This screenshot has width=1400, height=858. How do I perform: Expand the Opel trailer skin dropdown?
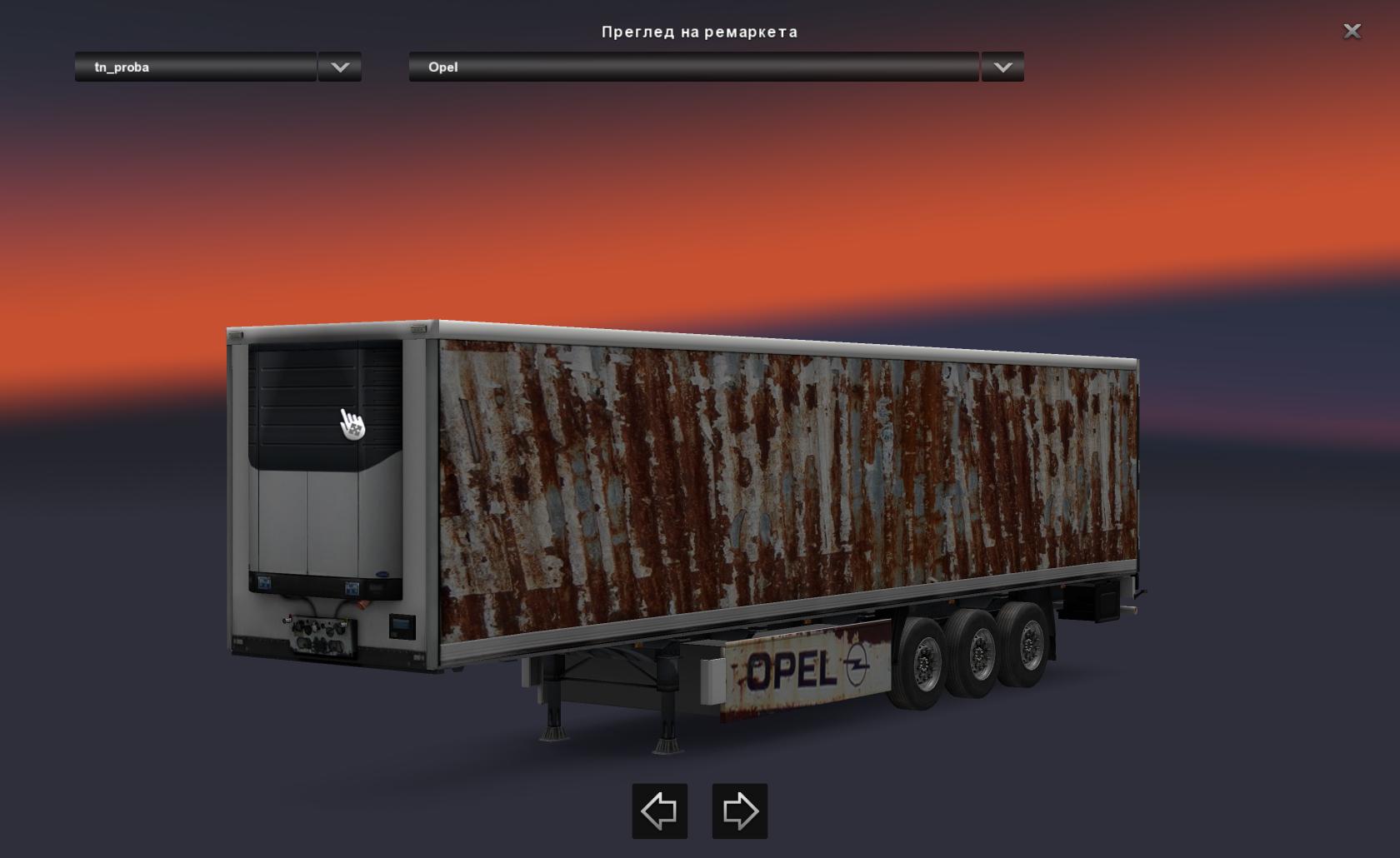click(x=1002, y=67)
